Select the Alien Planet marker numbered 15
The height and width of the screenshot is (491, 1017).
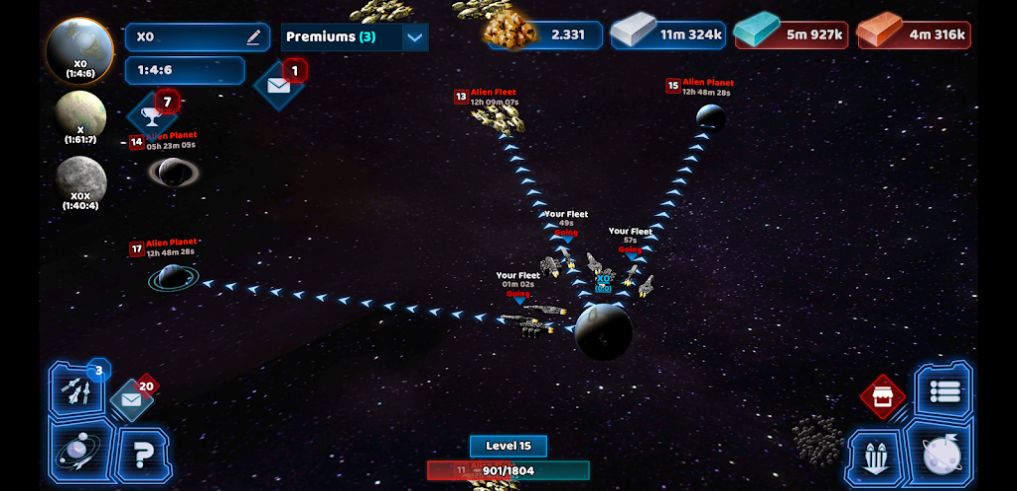710,117
